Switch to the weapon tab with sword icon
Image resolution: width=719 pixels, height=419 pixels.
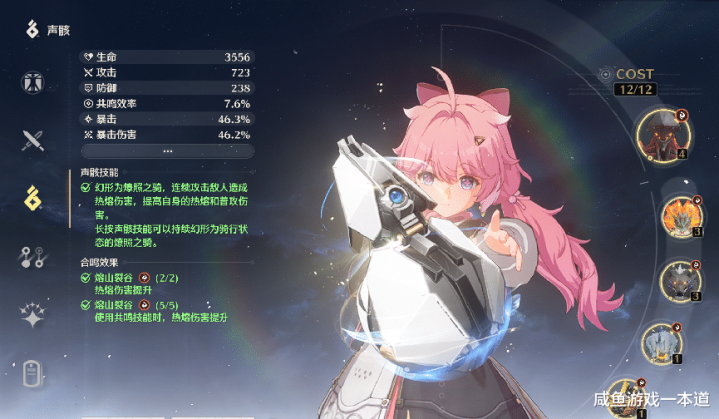(33, 140)
